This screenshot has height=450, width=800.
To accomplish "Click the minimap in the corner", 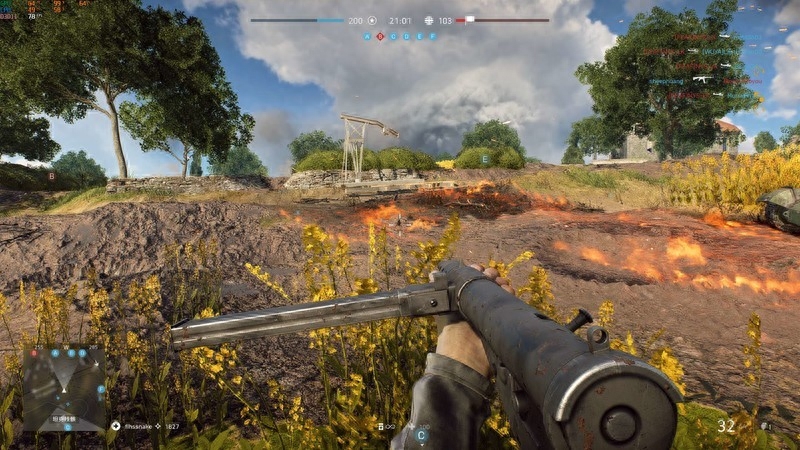I will 63,387.
